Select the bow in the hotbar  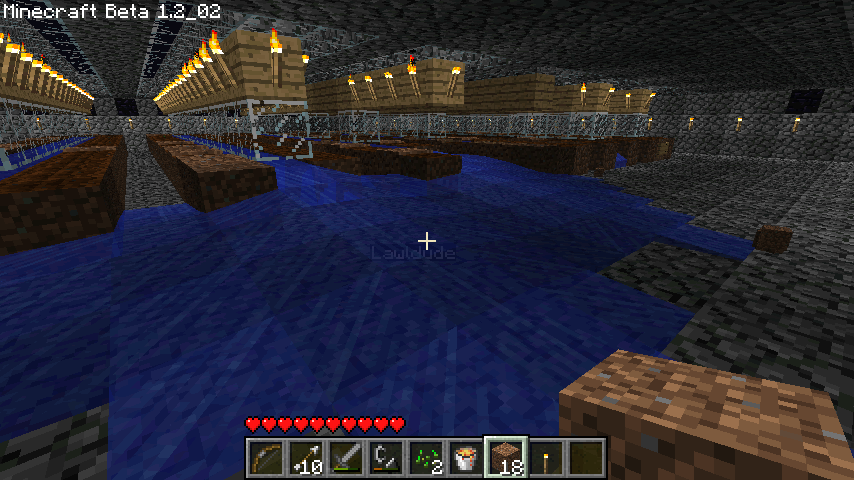click(x=265, y=457)
